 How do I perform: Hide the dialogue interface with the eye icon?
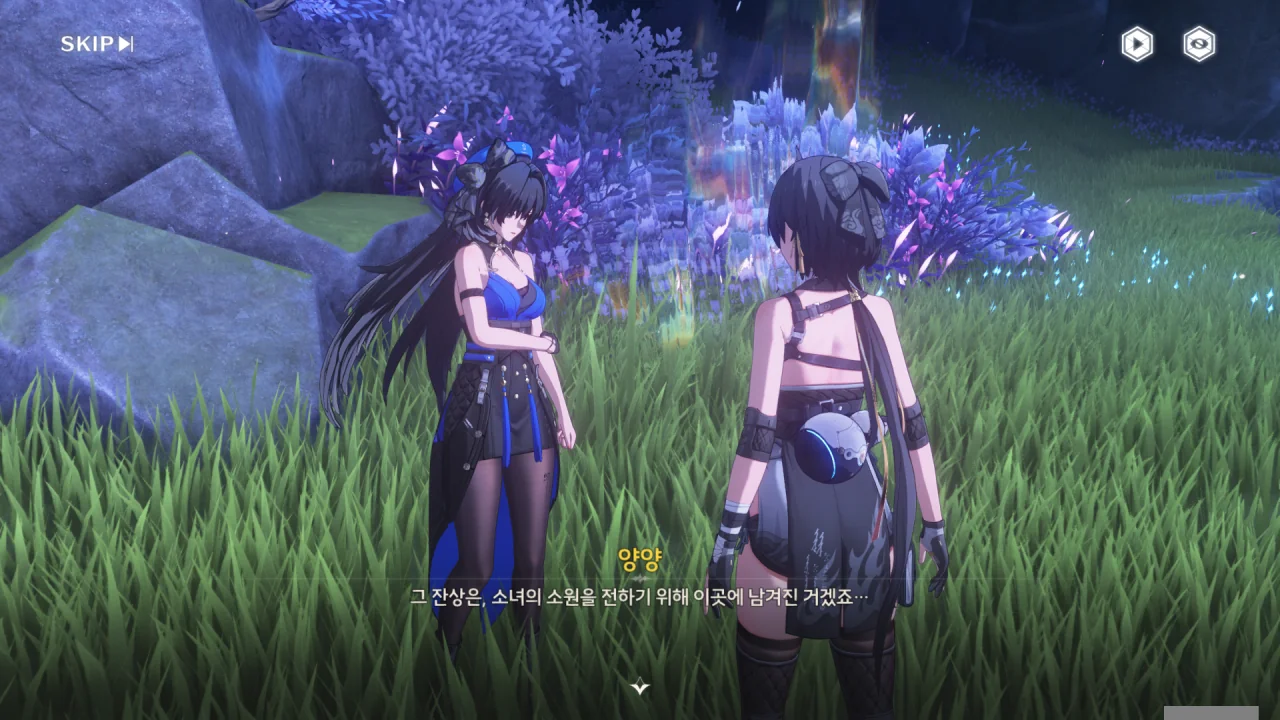[1199, 44]
